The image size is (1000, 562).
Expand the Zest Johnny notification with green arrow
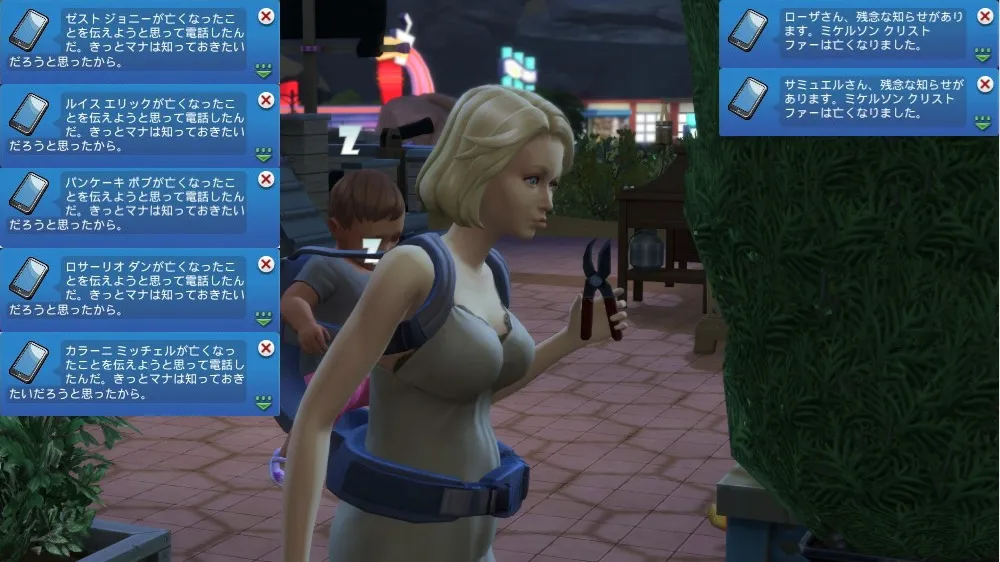pos(264,71)
